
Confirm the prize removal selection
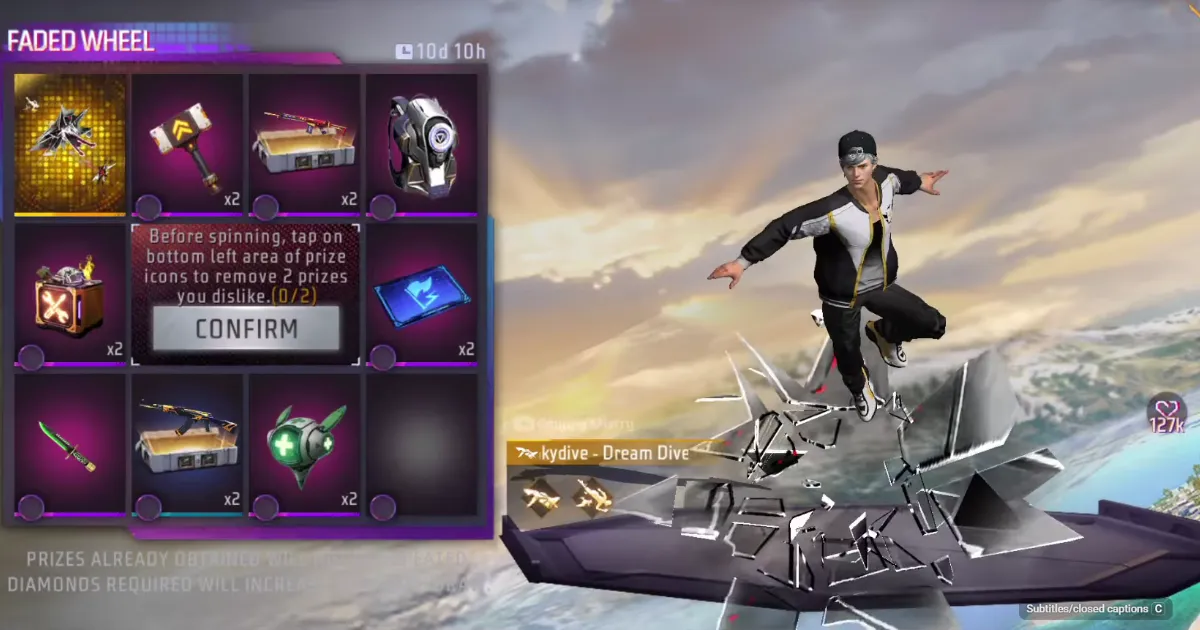click(246, 328)
